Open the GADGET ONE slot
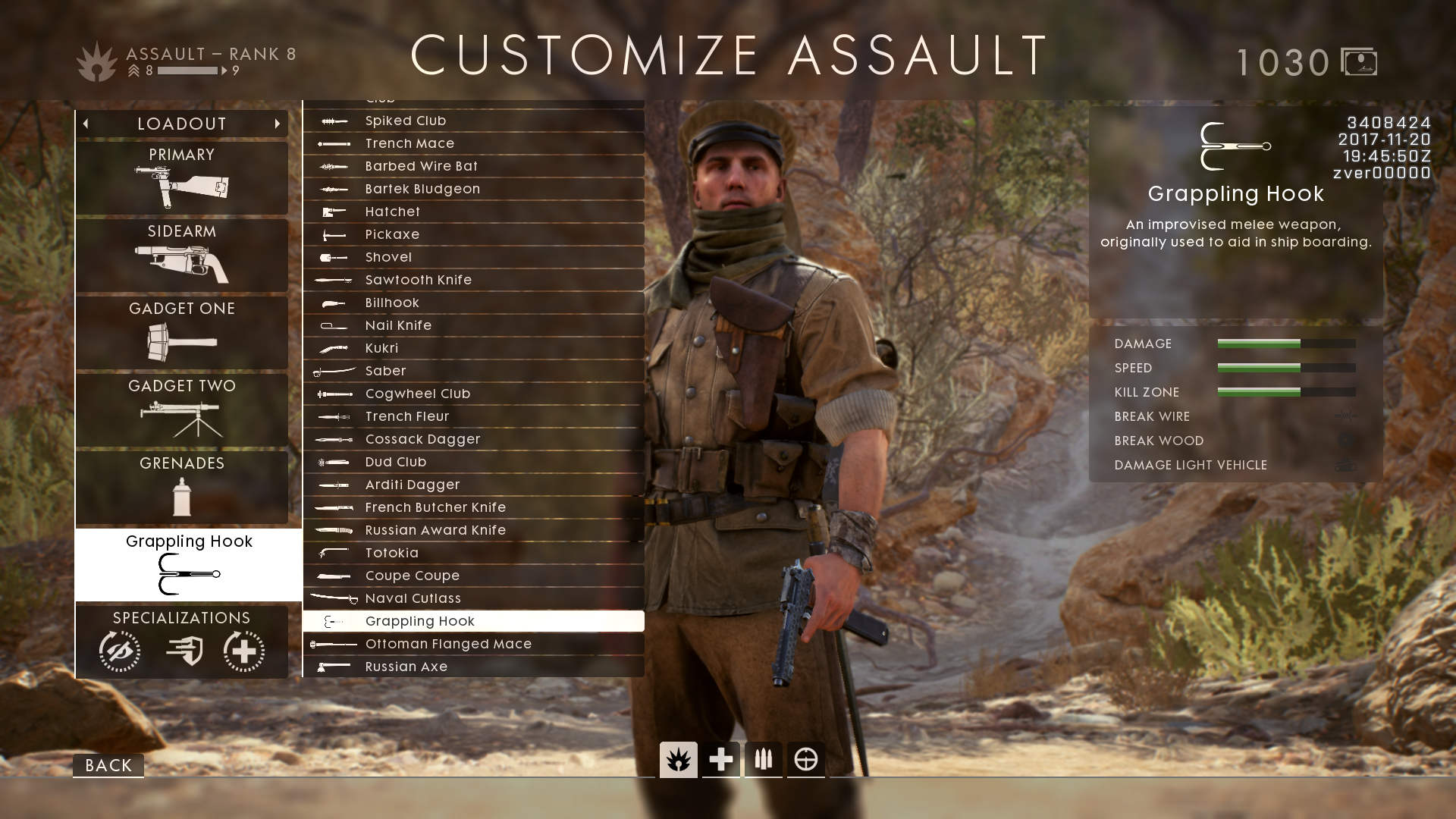Viewport: 1456px width, 819px height. tap(182, 333)
